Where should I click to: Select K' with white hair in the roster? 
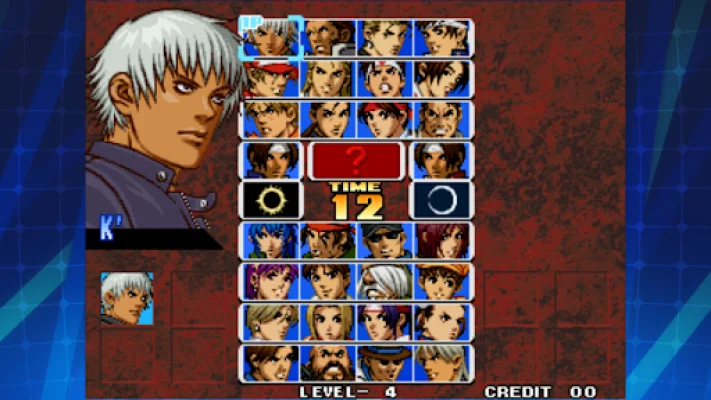click(x=271, y=38)
